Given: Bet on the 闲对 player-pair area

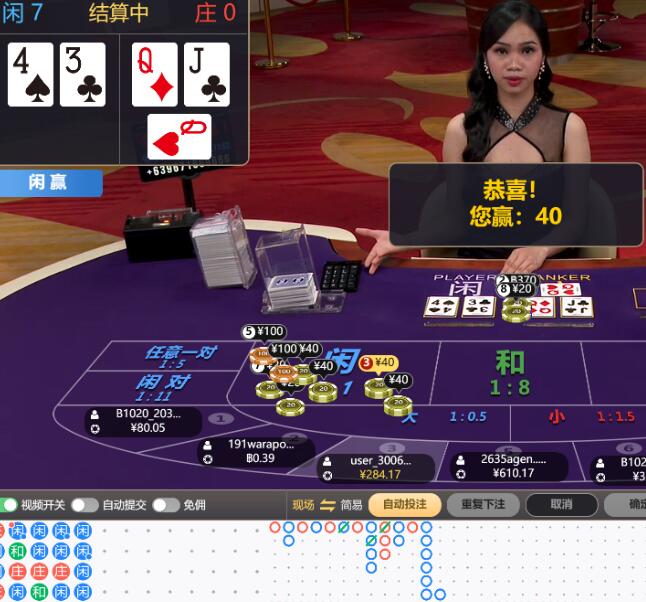Looking at the screenshot, I should coord(163,388).
